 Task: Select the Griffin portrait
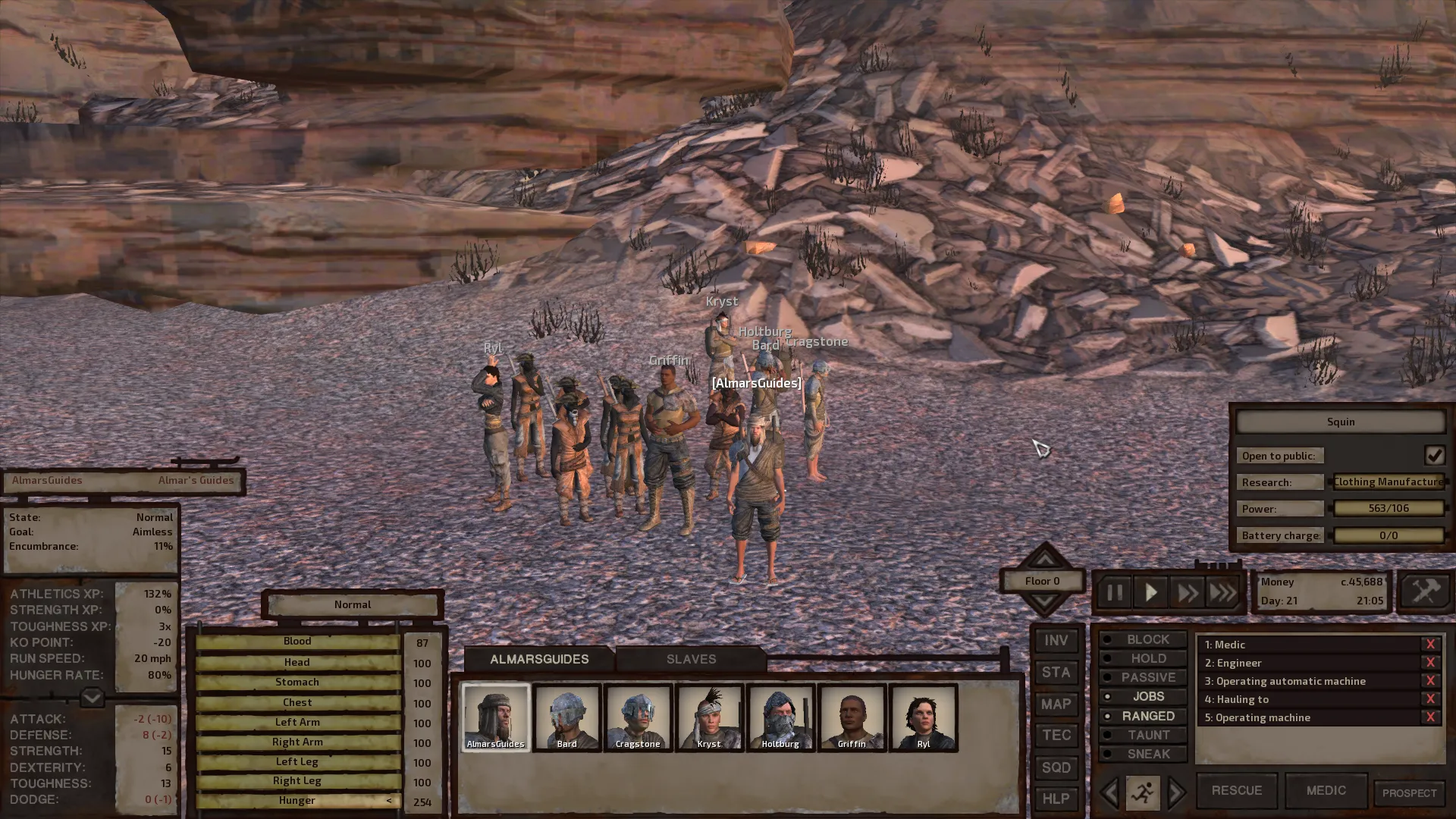coord(852,717)
